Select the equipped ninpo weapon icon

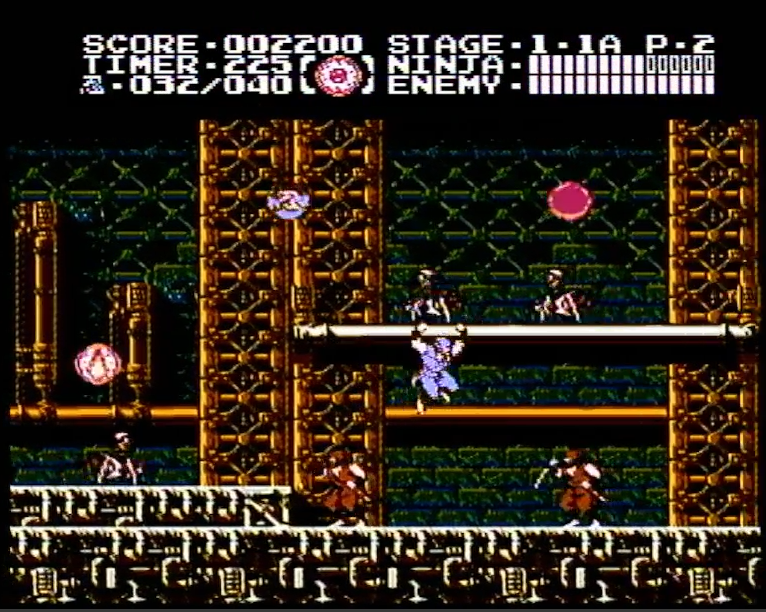click(340, 76)
